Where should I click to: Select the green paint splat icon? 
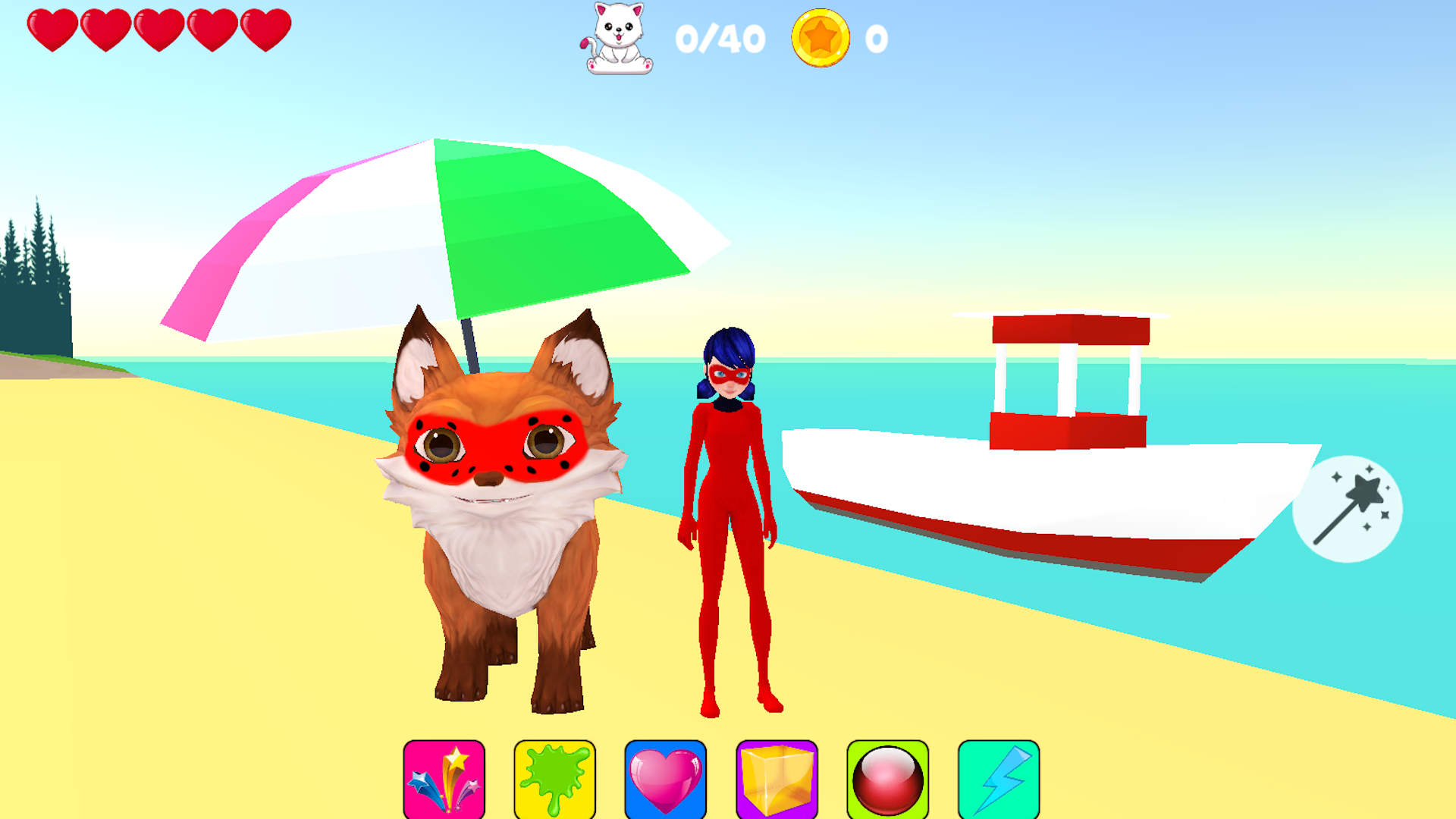click(555, 780)
